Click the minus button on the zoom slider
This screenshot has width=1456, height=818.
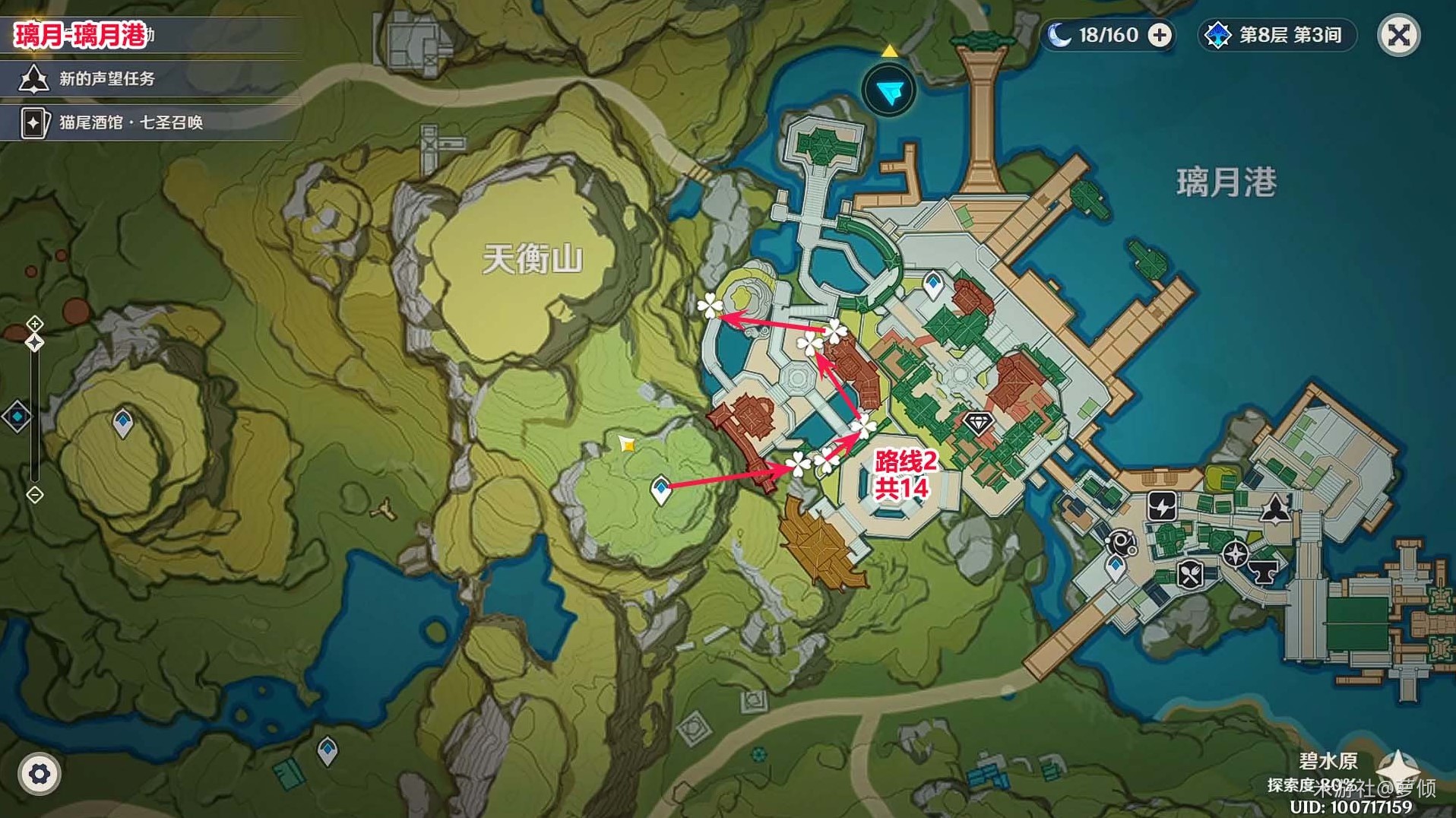click(33, 493)
